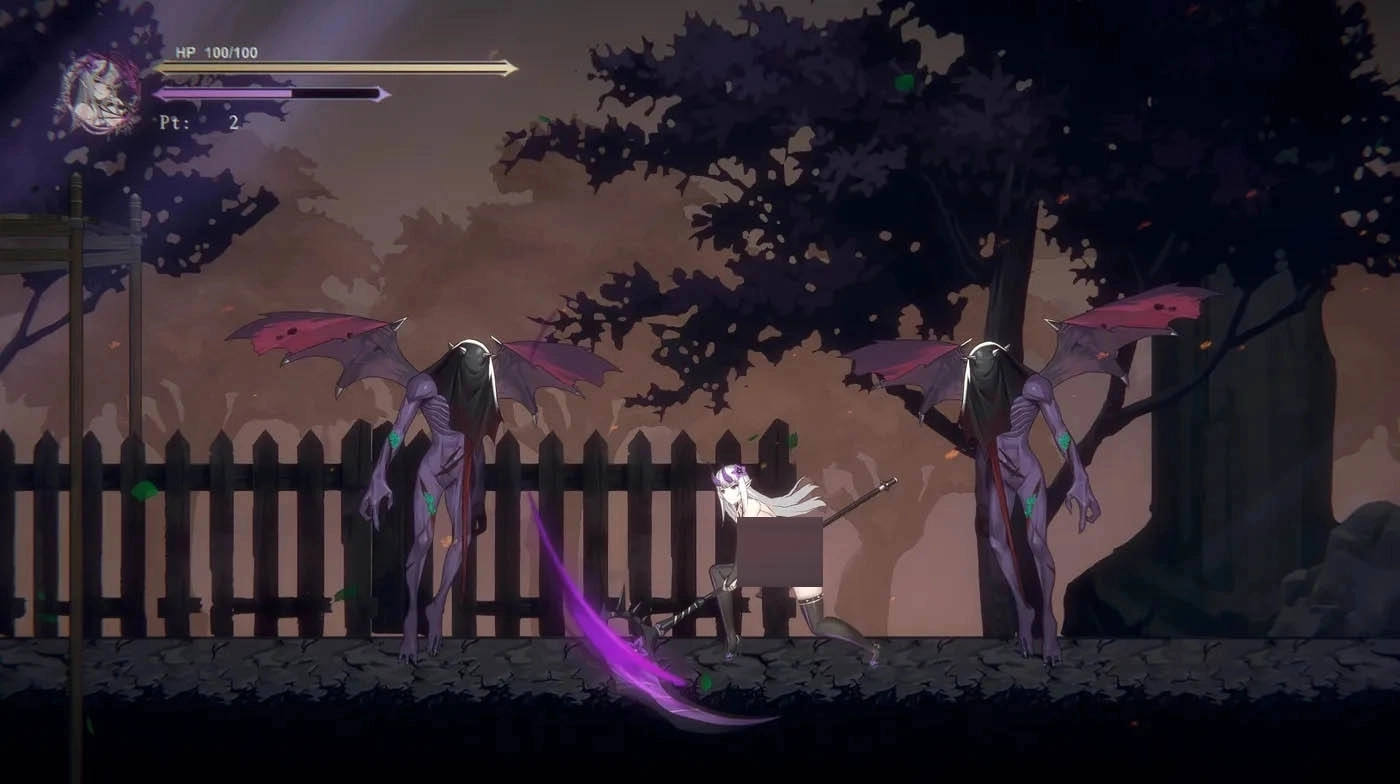Click the character portrait in the HUD
The image size is (1400, 784).
(x=102, y=93)
